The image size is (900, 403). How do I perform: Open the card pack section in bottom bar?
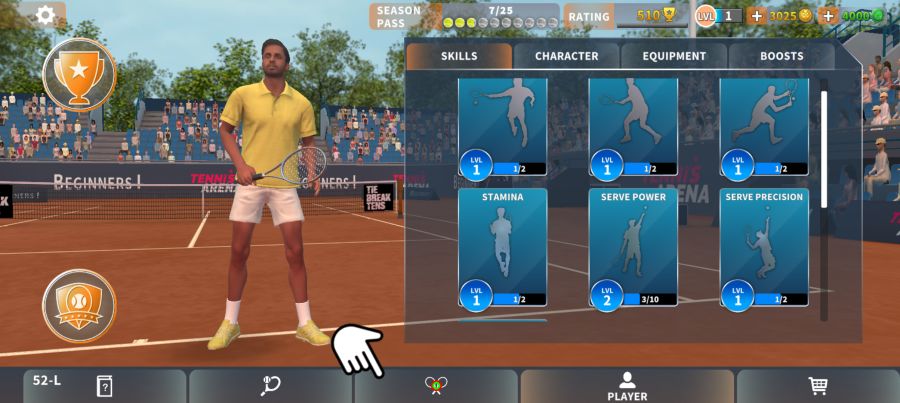point(104,386)
